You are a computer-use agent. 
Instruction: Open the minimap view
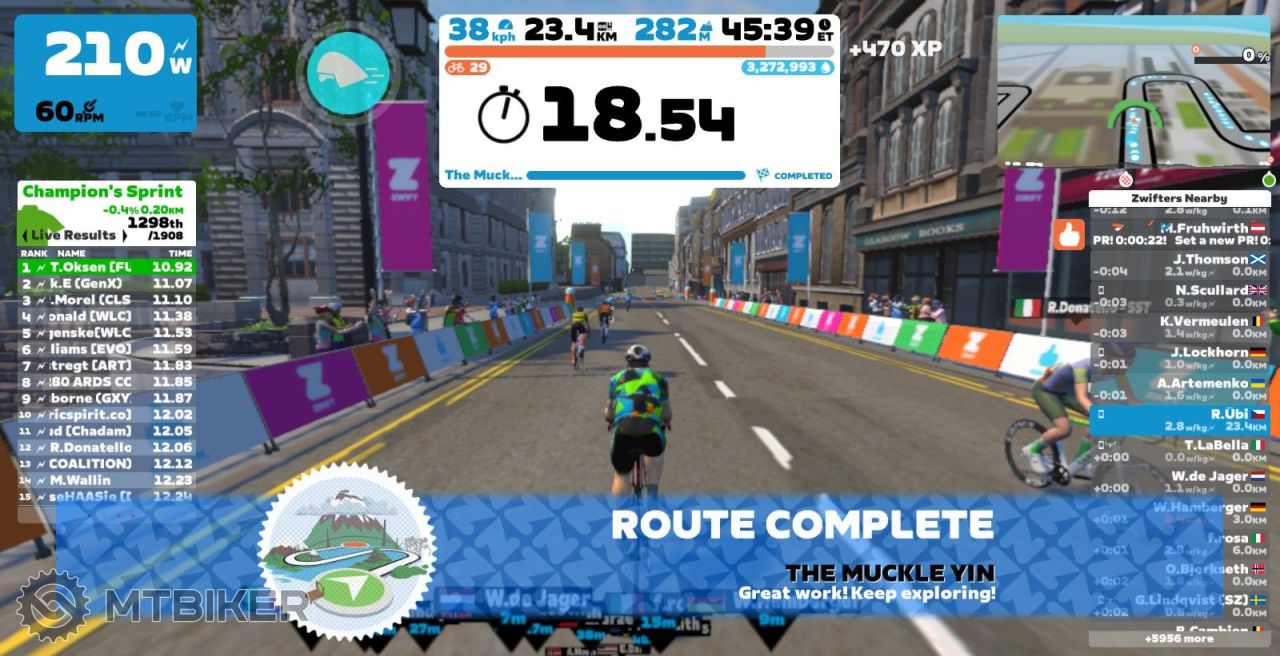pyautogui.click(x=1135, y=92)
